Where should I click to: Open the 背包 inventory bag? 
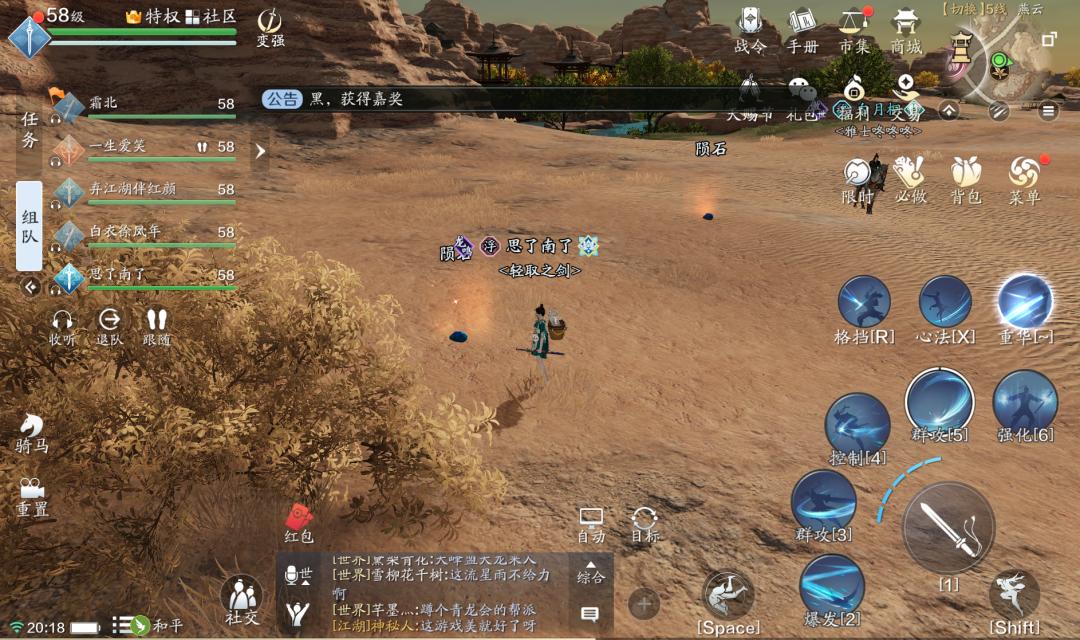(x=965, y=179)
